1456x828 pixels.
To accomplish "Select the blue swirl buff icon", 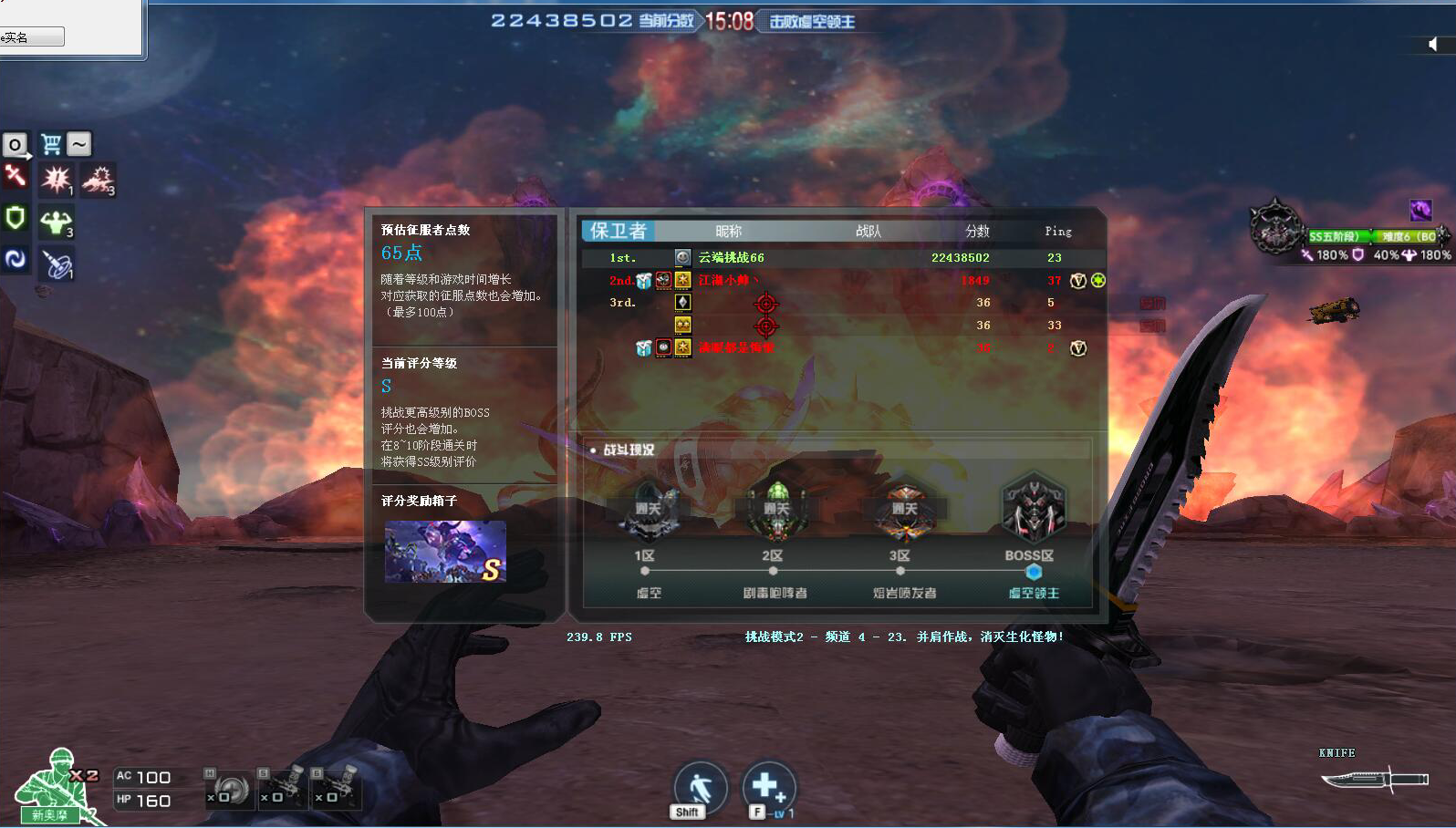I will [16, 260].
